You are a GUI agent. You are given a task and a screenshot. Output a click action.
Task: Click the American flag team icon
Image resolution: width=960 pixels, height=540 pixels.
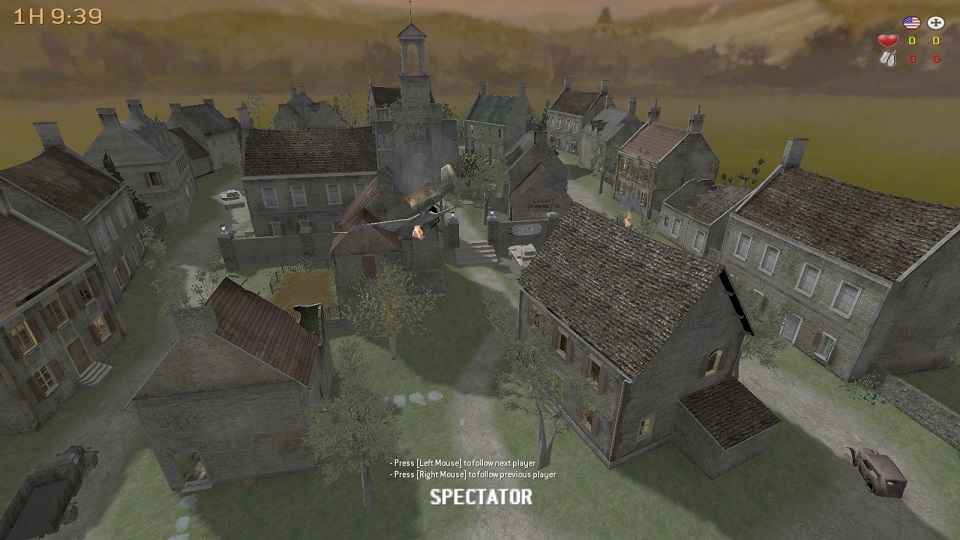point(910,22)
